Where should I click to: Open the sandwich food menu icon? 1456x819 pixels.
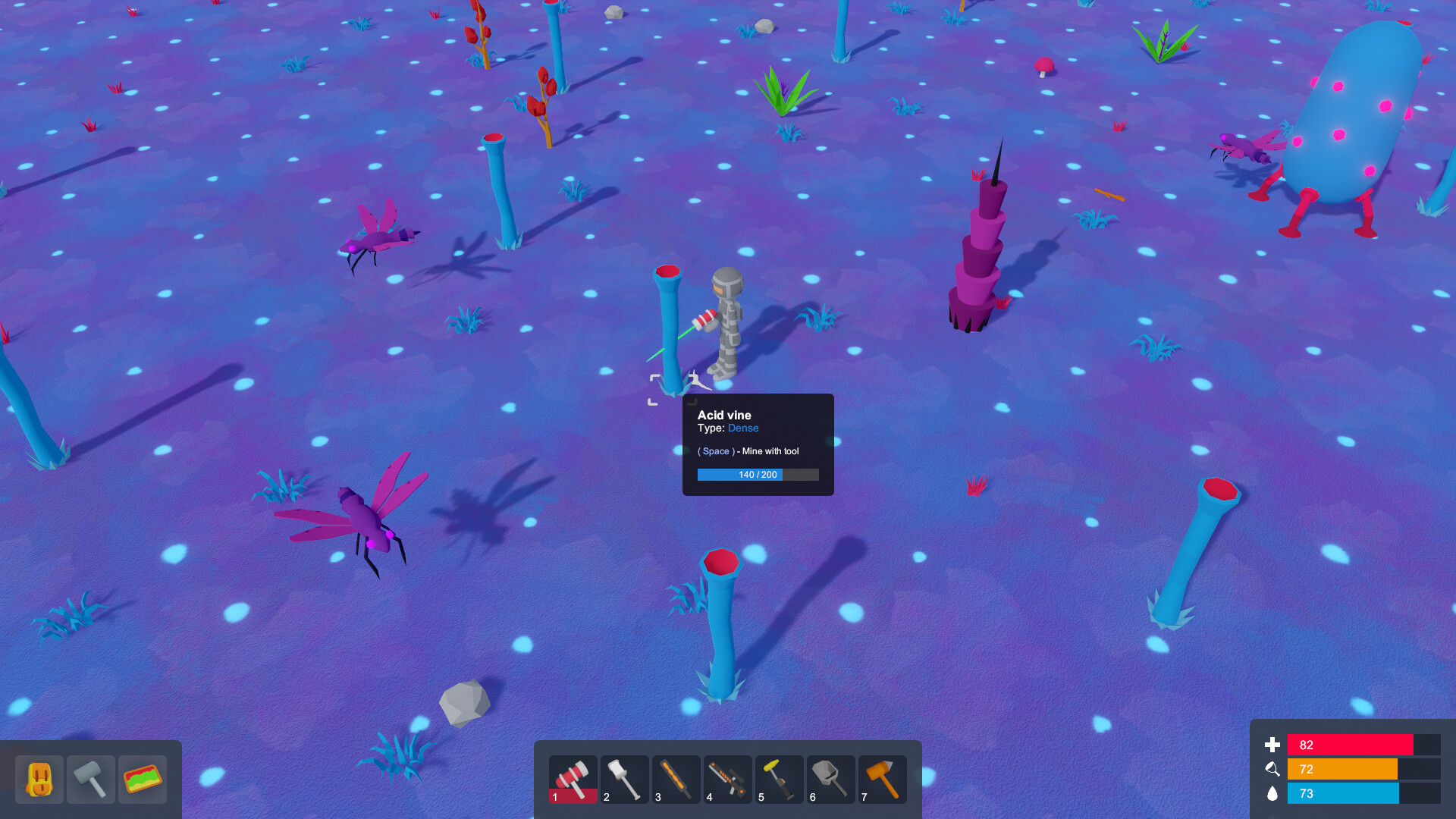pyautogui.click(x=143, y=779)
